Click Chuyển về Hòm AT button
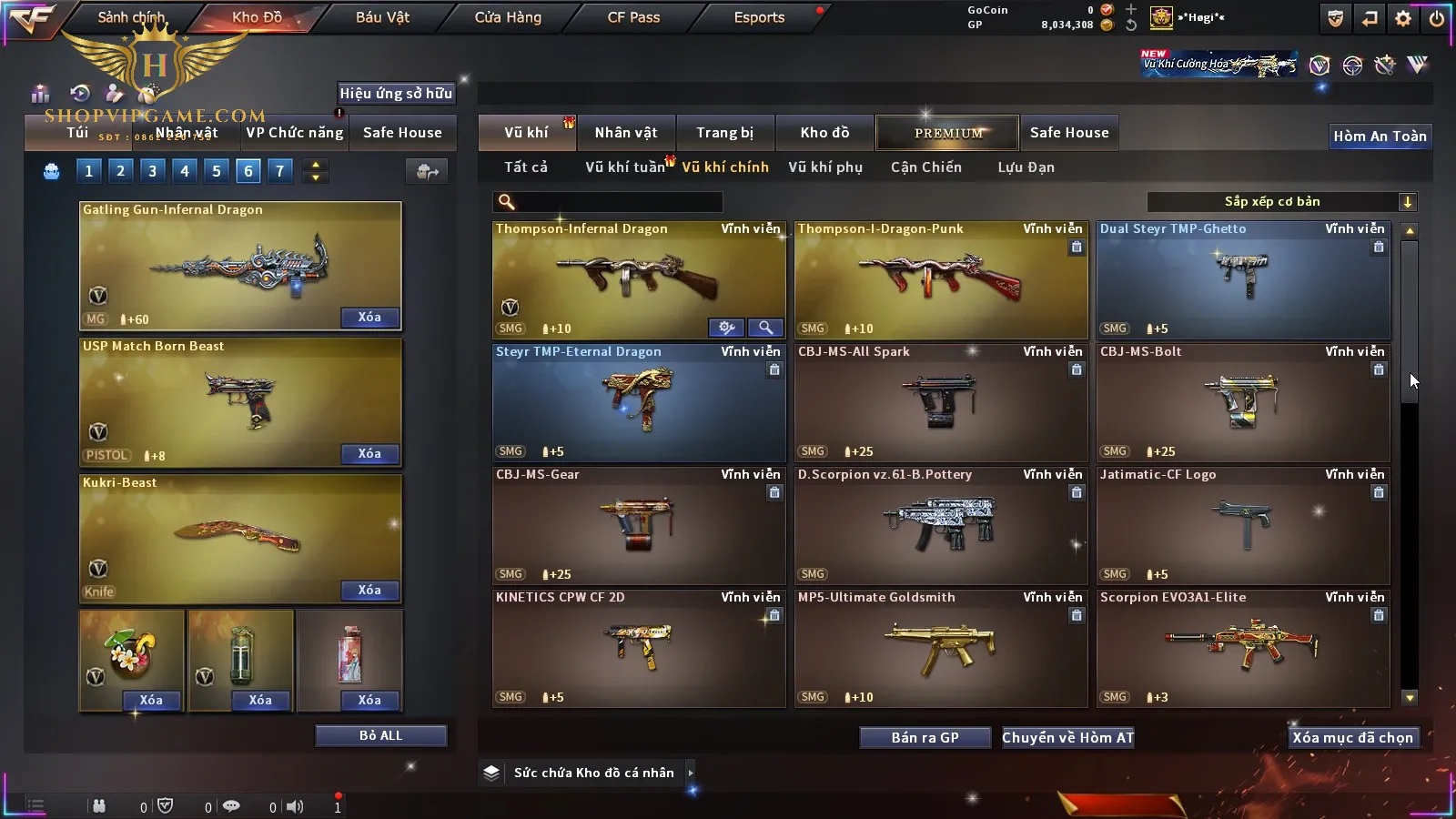The image size is (1456, 819). [1067, 738]
